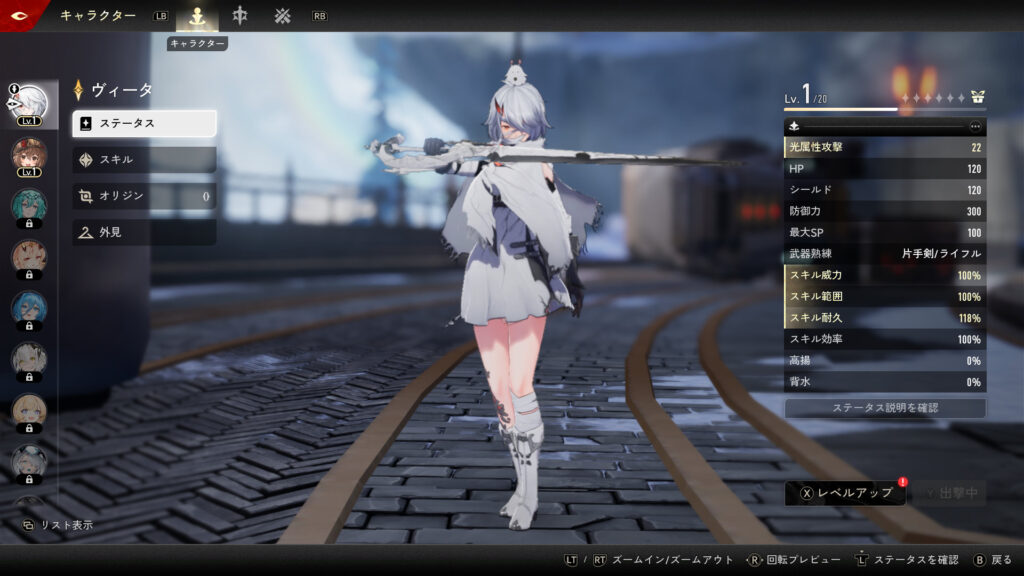Open the 外見 appearance menu

(144, 232)
